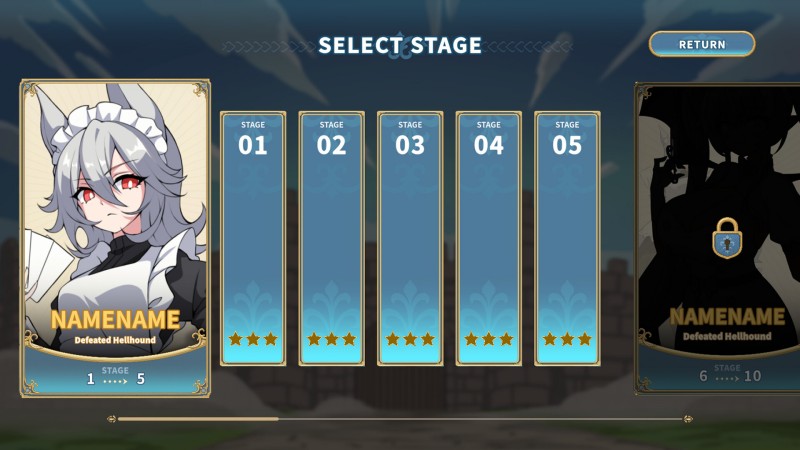Click the RETURN button

(x=702, y=44)
